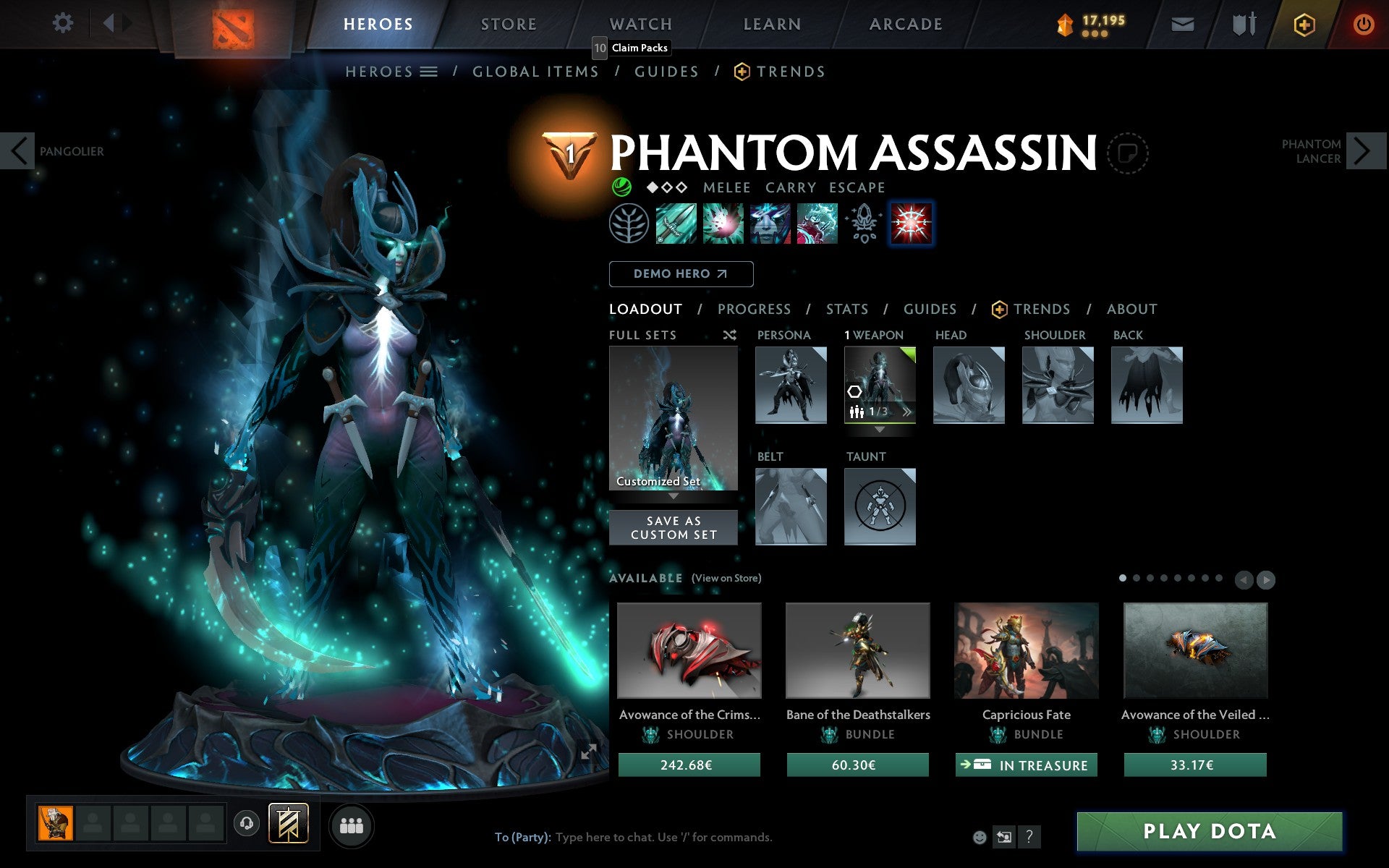The width and height of the screenshot is (1389, 868).
Task: Open the Talent Tree icon for Phantom Assassin
Action: (630, 224)
